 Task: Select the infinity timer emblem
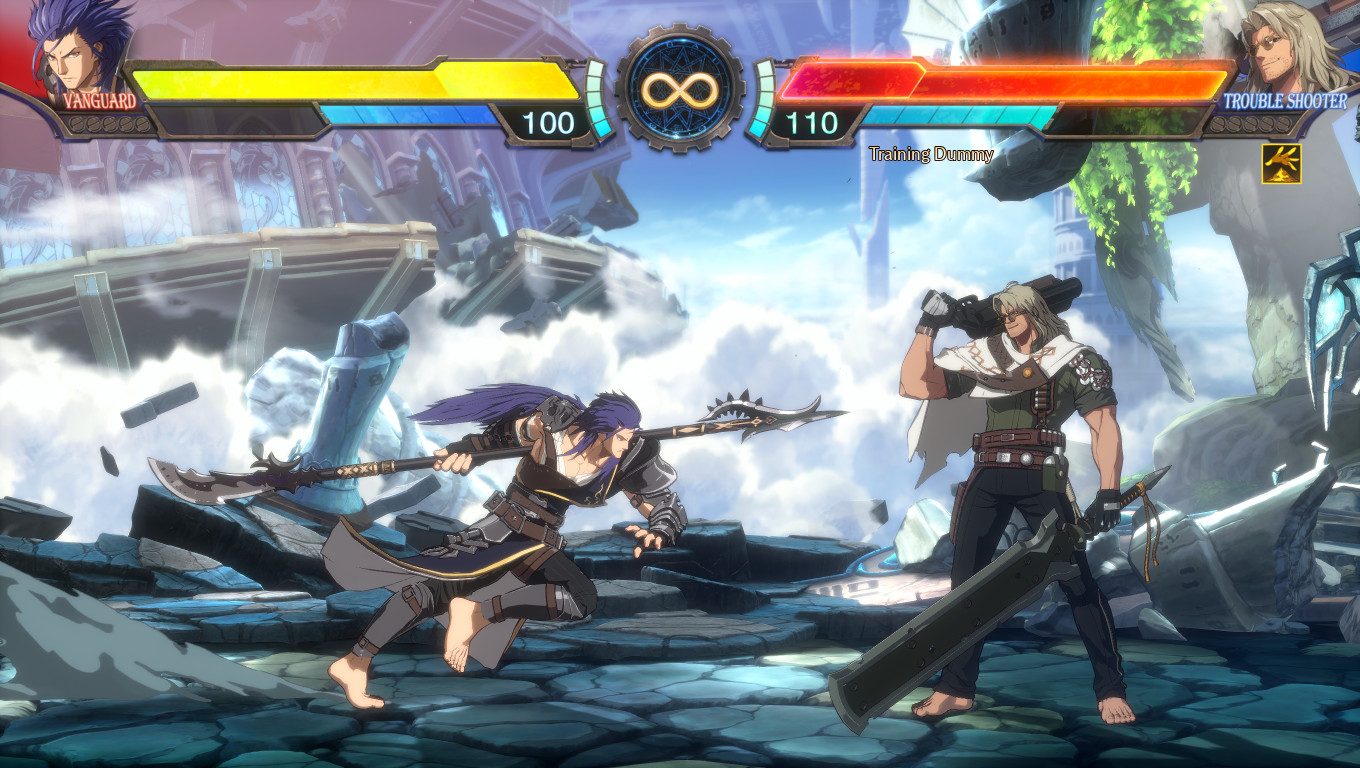coord(680,90)
